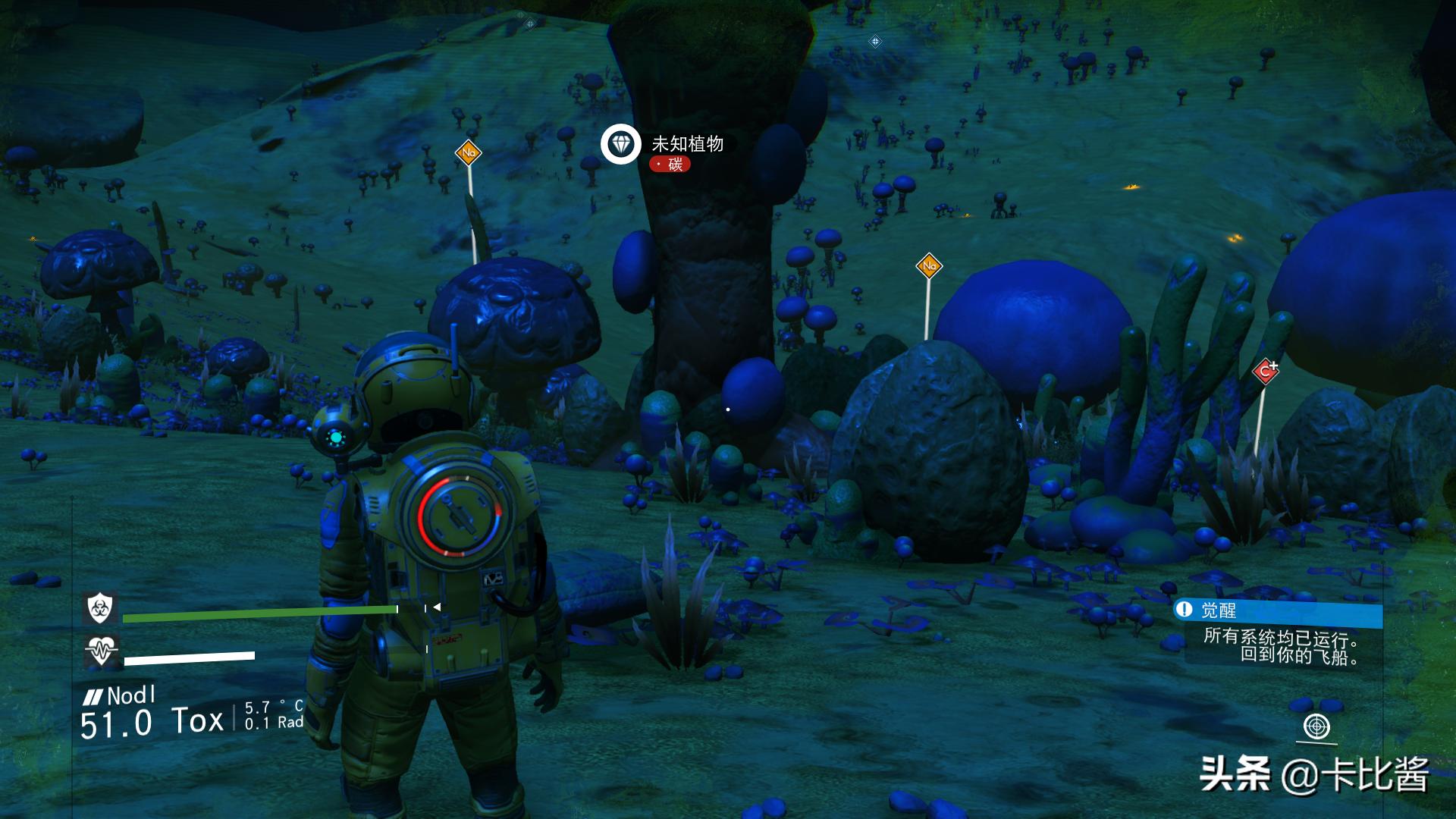Click the biohazard shield hazard protection icon
The width and height of the screenshot is (1456, 819).
coord(99,607)
